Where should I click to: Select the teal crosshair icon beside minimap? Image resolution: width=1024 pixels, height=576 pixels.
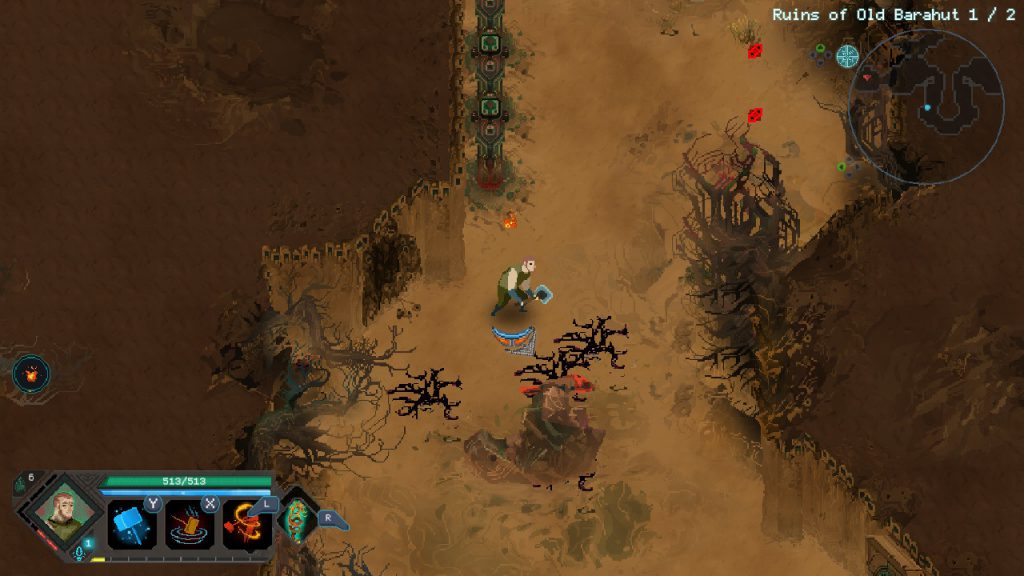pos(847,55)
